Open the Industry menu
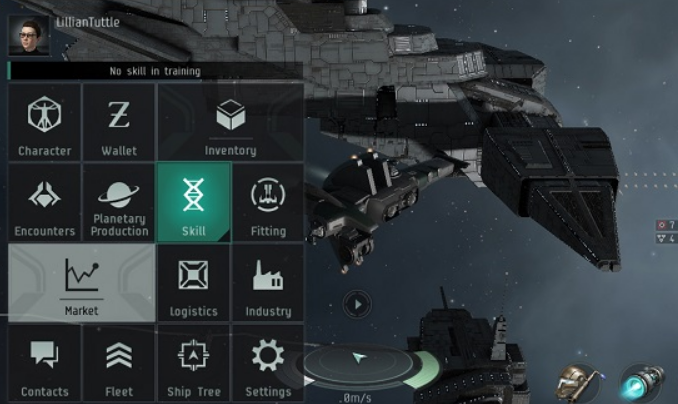This screenshot has width=678, height=404. pyautogui.click(x=268, y=283)
